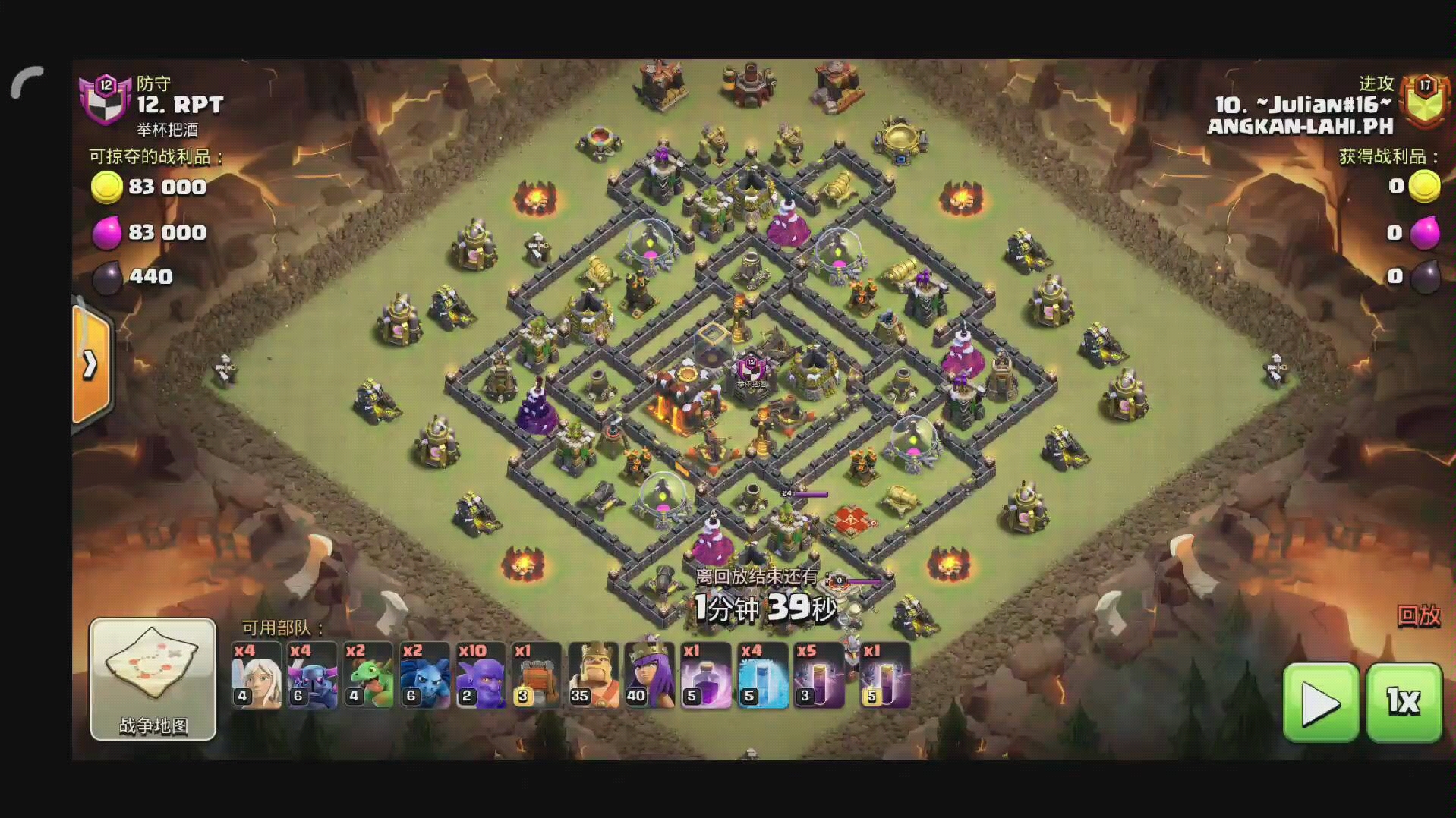Select the x1 donated Bat spell slot
This screenshot has height=818, width=1456.
pyautogui.click(x=884, y=675)
